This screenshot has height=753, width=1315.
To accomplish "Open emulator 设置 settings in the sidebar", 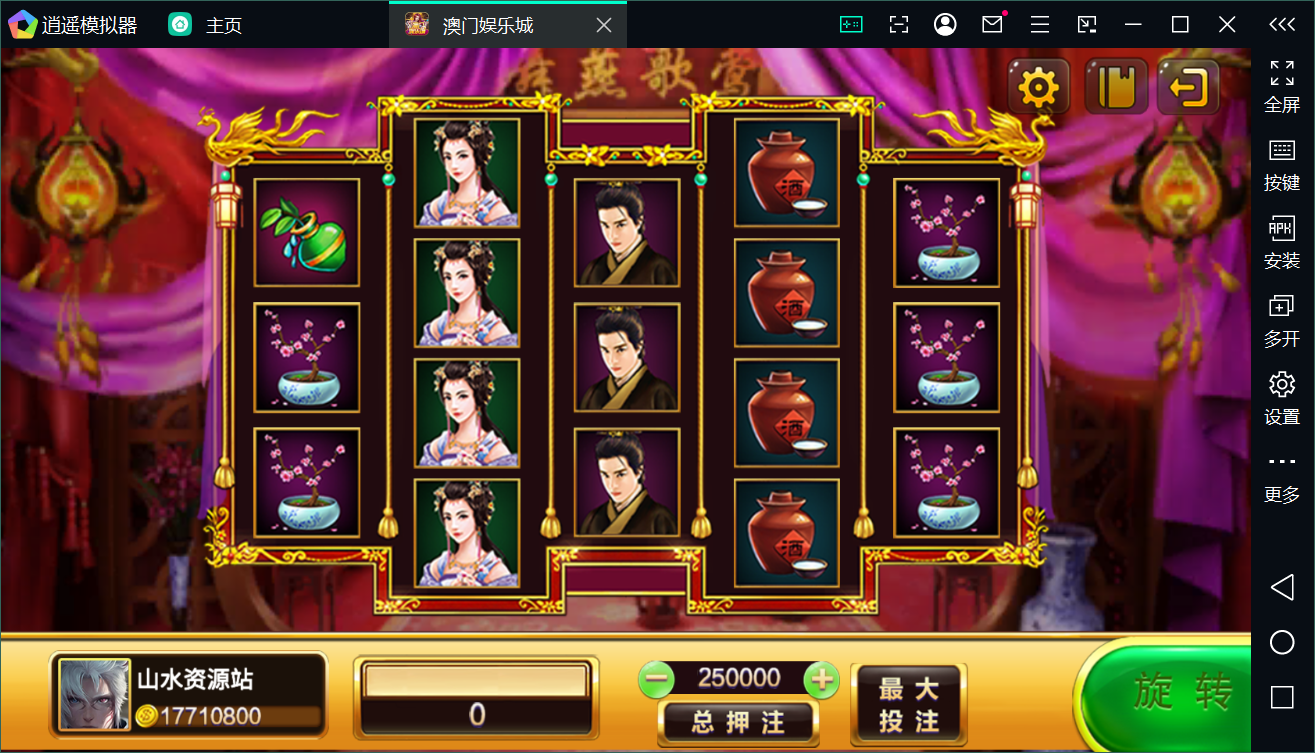I will pyautogui.click(x=1282, y=398).
